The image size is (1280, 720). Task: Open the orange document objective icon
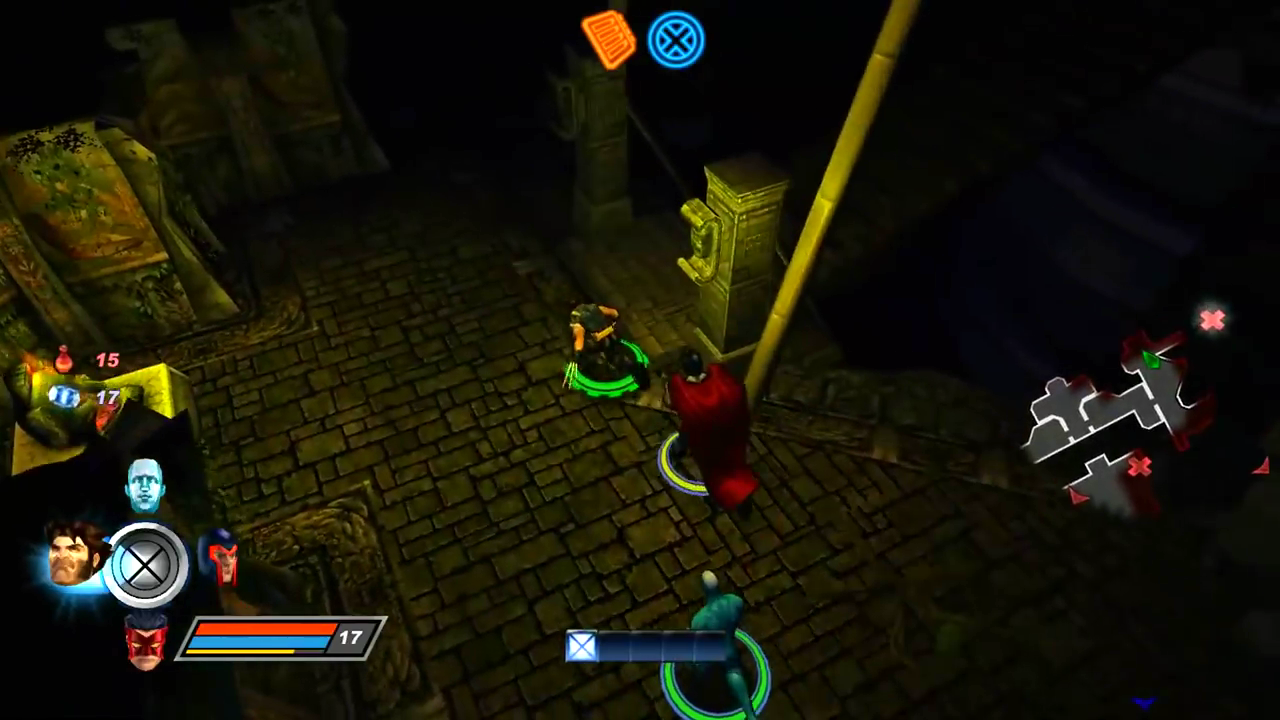pyautogui.click(x=608, y=39)
